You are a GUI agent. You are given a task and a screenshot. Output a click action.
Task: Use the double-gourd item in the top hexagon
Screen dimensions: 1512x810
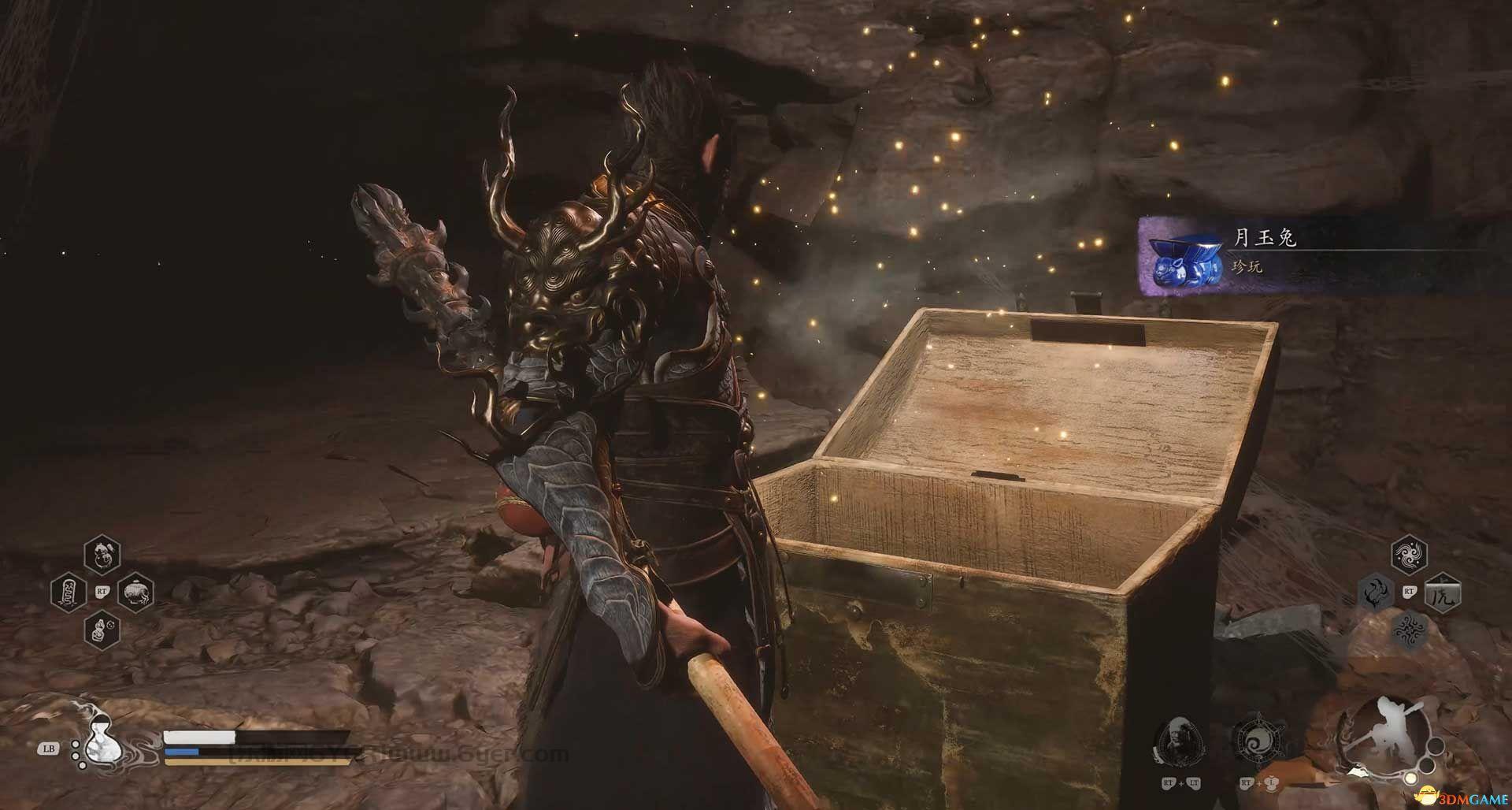[x=102, y=554]
